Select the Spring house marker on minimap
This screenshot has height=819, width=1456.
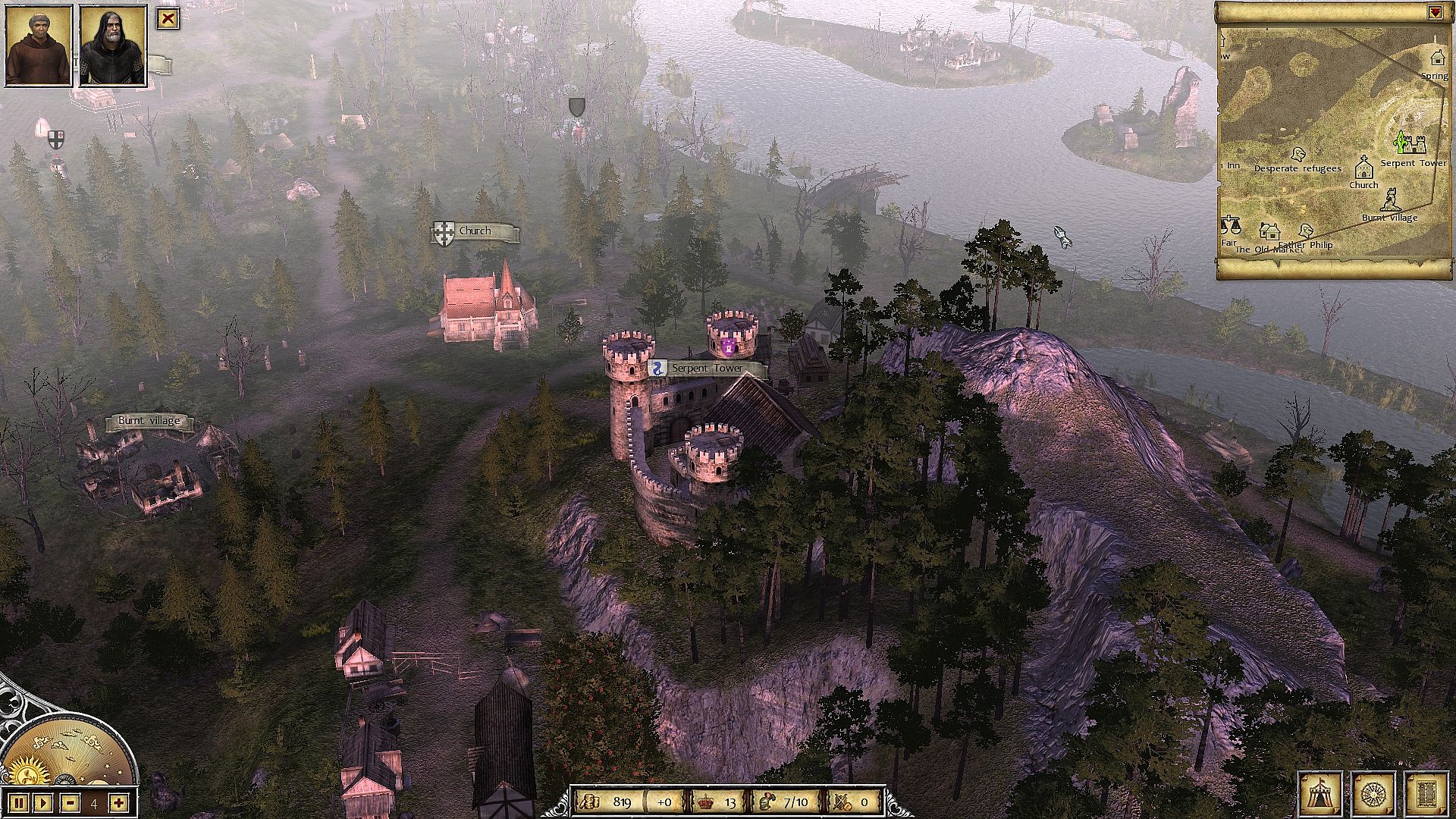(1436, 57)
